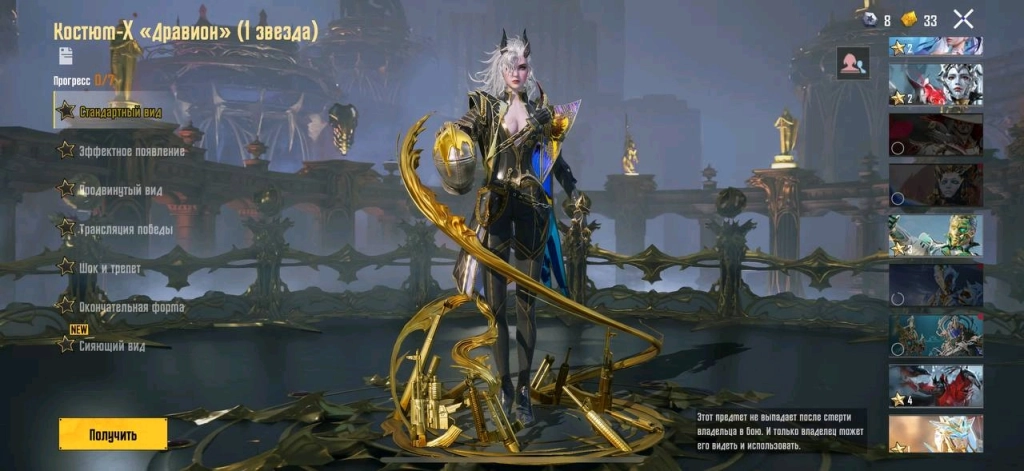Viewport: 1024px width, 471px height.
Task: Select the white-haired costume thumbnail with 2 stars
Action: click(x=936, y=85)
